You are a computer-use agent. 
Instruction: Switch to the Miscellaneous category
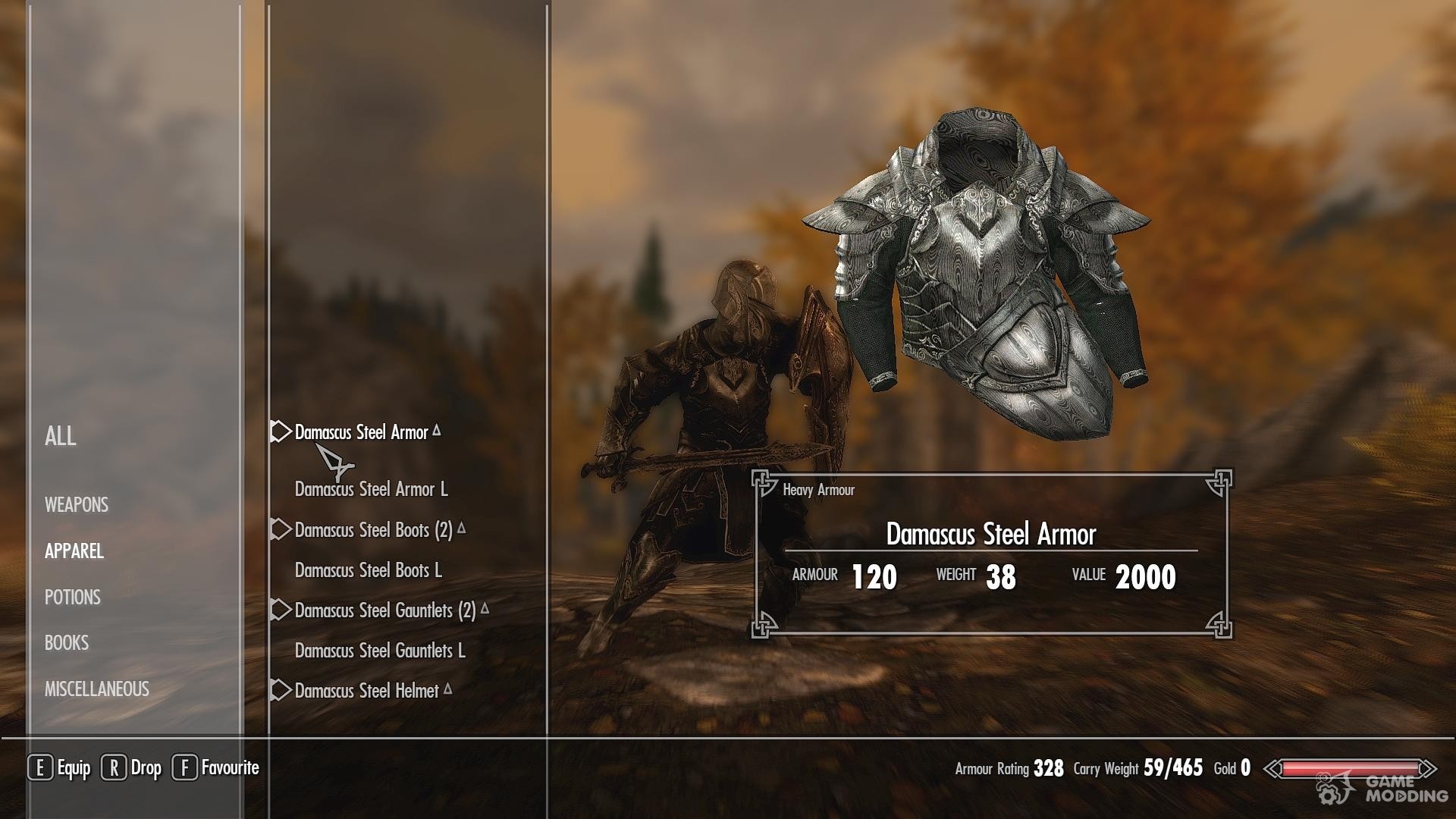point(97,689)
